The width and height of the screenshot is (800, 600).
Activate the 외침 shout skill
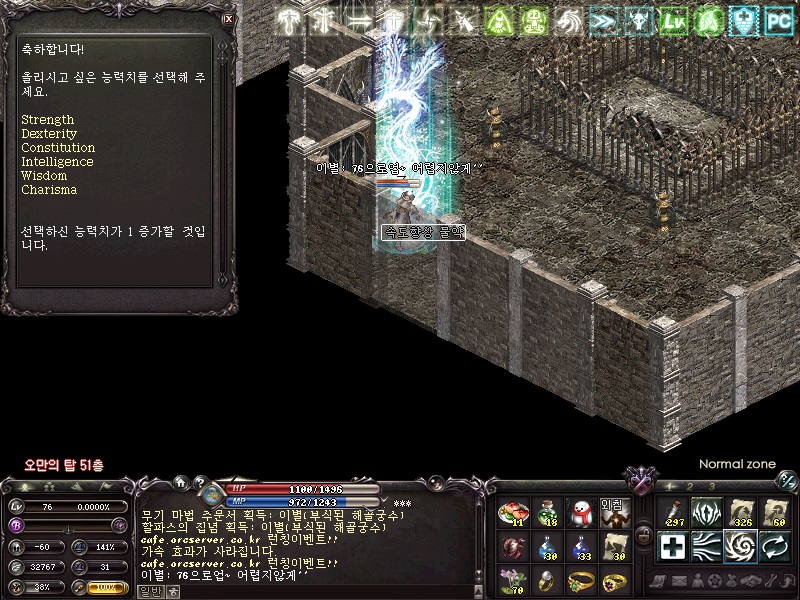[614, 514]
